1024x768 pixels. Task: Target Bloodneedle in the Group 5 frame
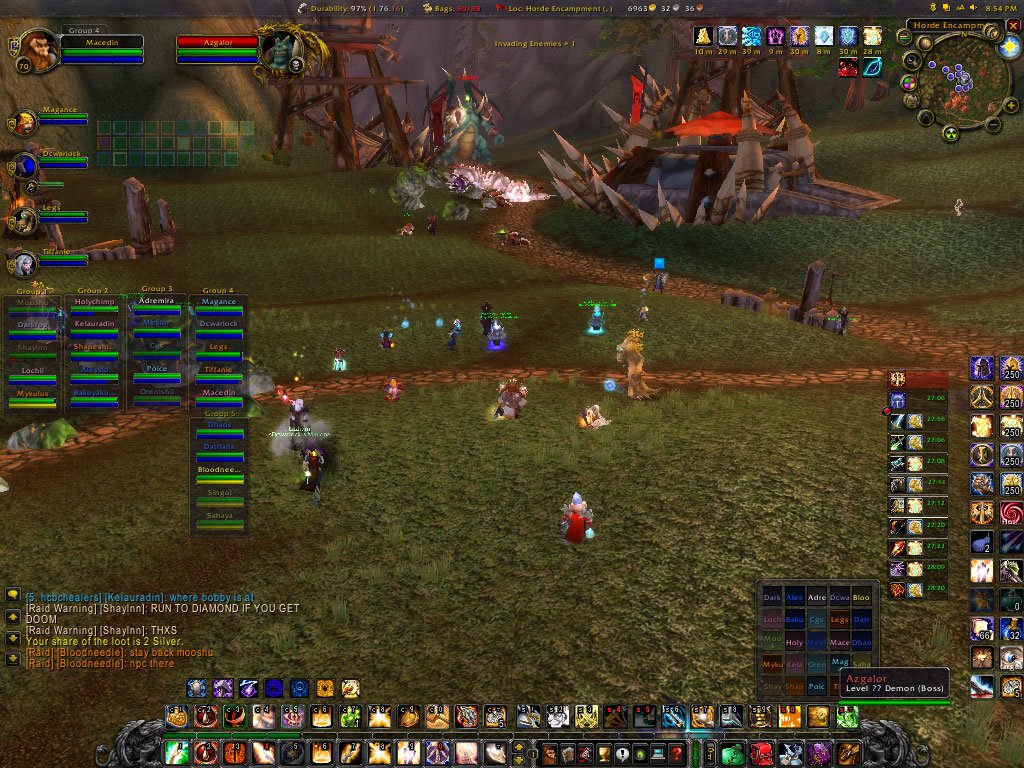coord(219,469)
